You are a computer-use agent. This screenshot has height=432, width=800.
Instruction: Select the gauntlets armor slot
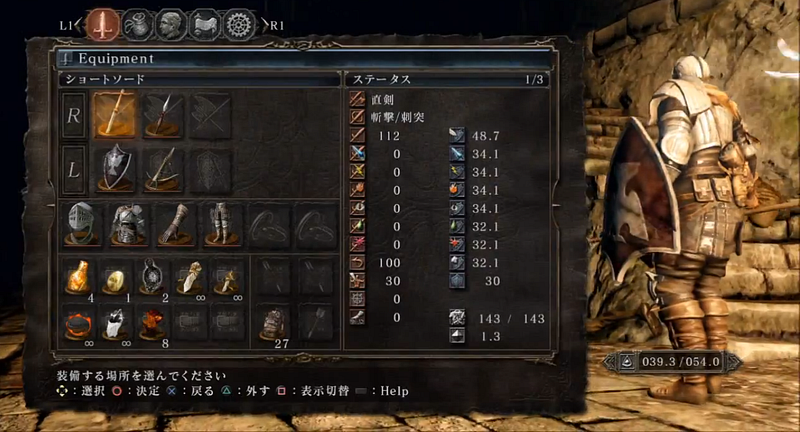pyautogui.click(x=173, y=224)
